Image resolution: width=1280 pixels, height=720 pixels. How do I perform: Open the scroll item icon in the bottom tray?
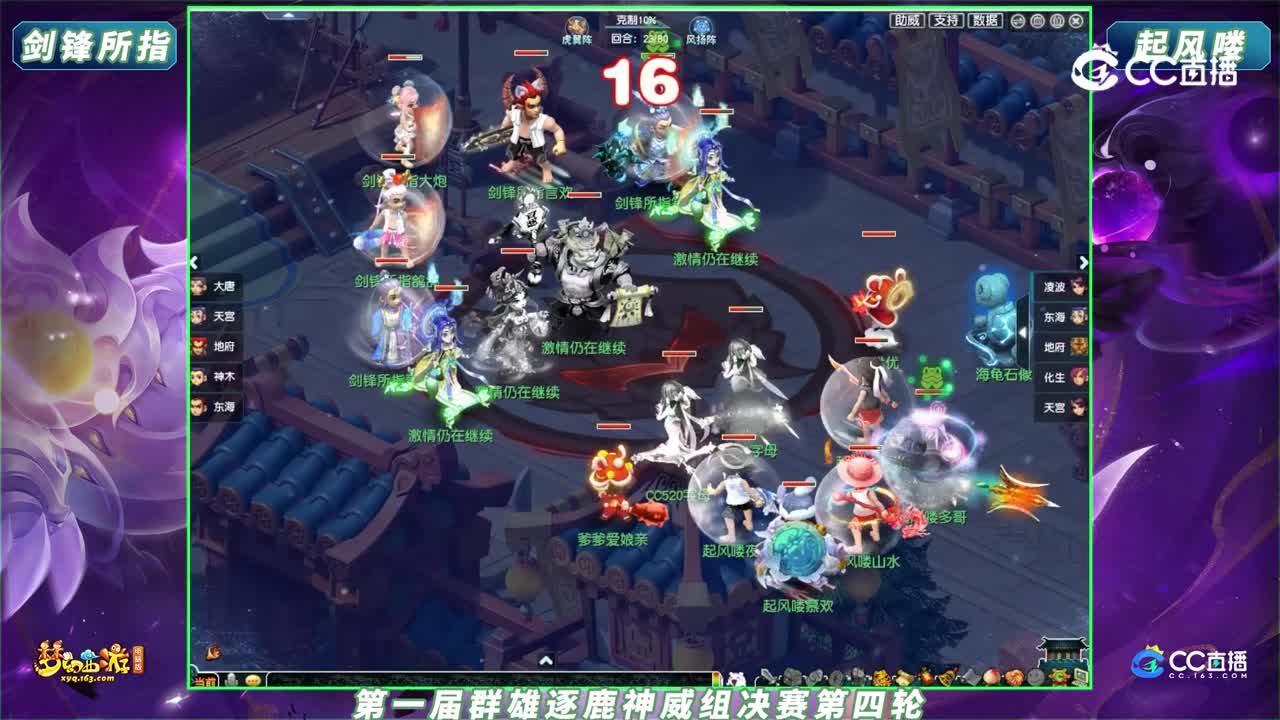point(903,676)
